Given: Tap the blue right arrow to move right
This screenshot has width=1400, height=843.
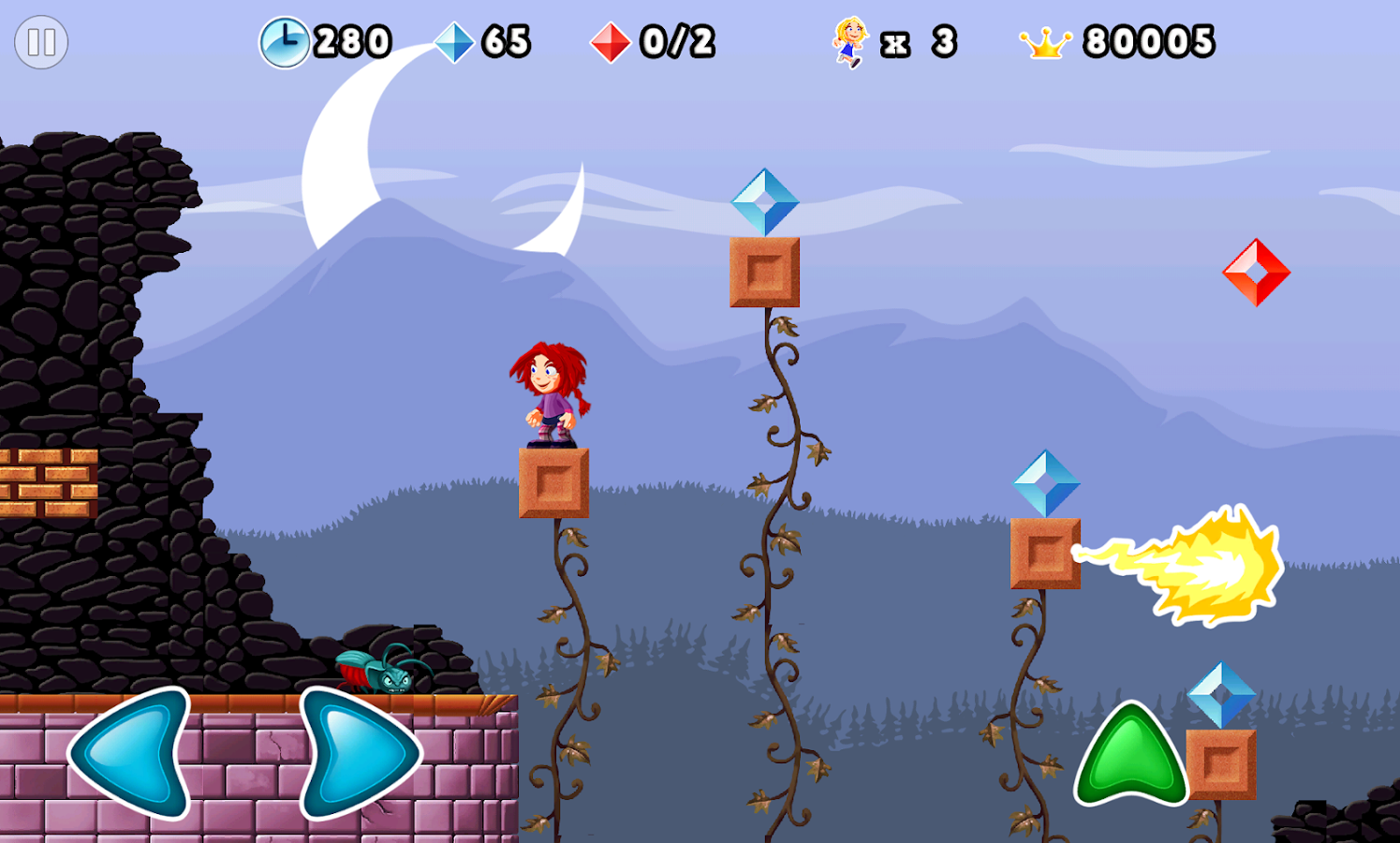Looking at the screenshot, I should (357, 752).
